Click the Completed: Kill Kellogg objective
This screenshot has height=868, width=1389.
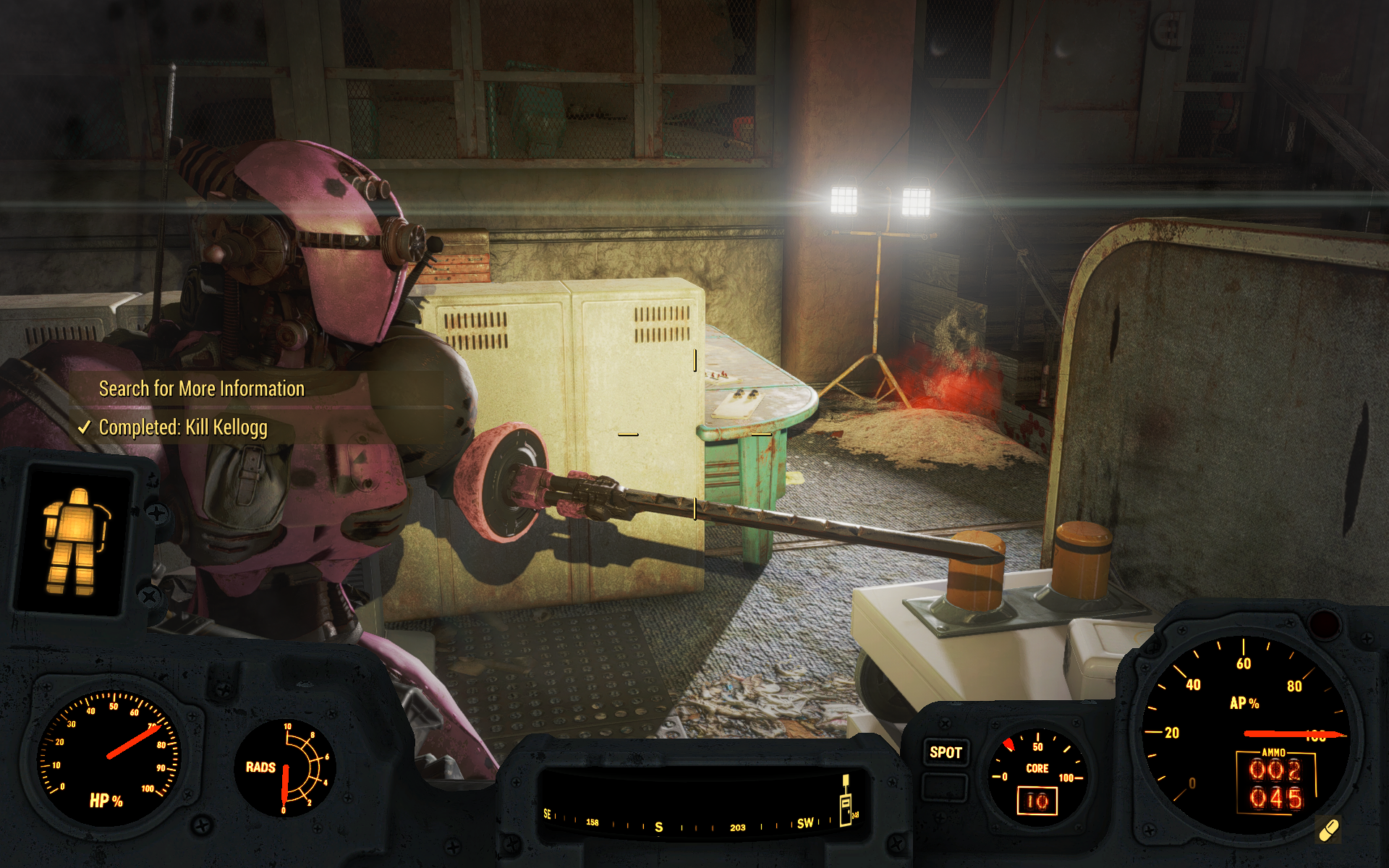coord(182,427)
